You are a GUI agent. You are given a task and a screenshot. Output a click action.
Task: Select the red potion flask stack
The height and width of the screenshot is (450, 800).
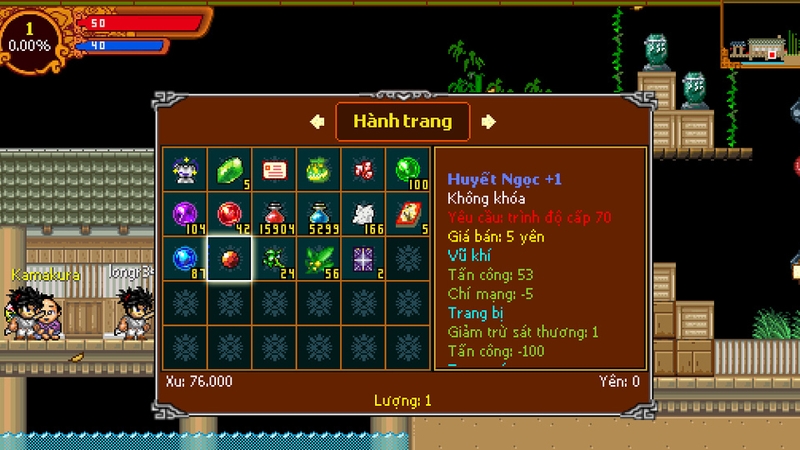point(274,214)
